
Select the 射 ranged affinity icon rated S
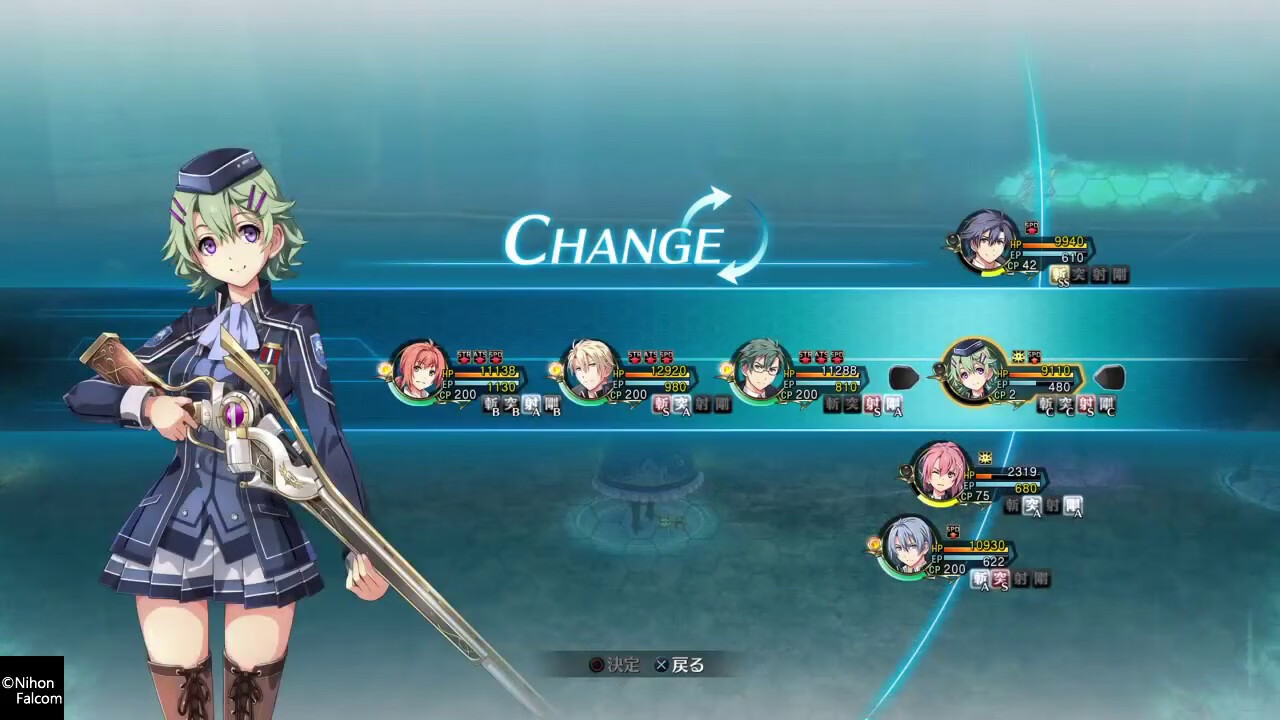tap(874, 405)
